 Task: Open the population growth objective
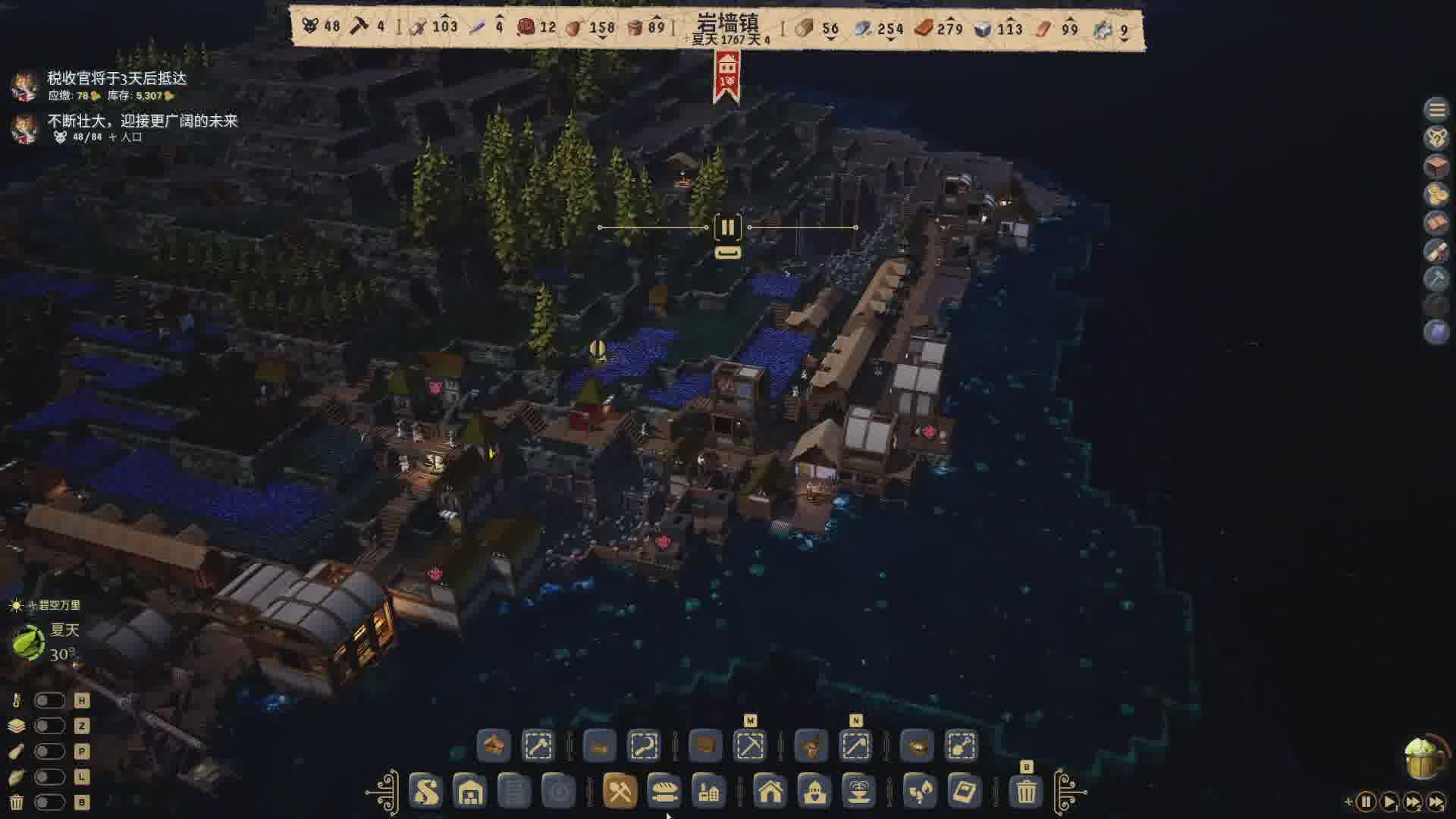point(142,121)
